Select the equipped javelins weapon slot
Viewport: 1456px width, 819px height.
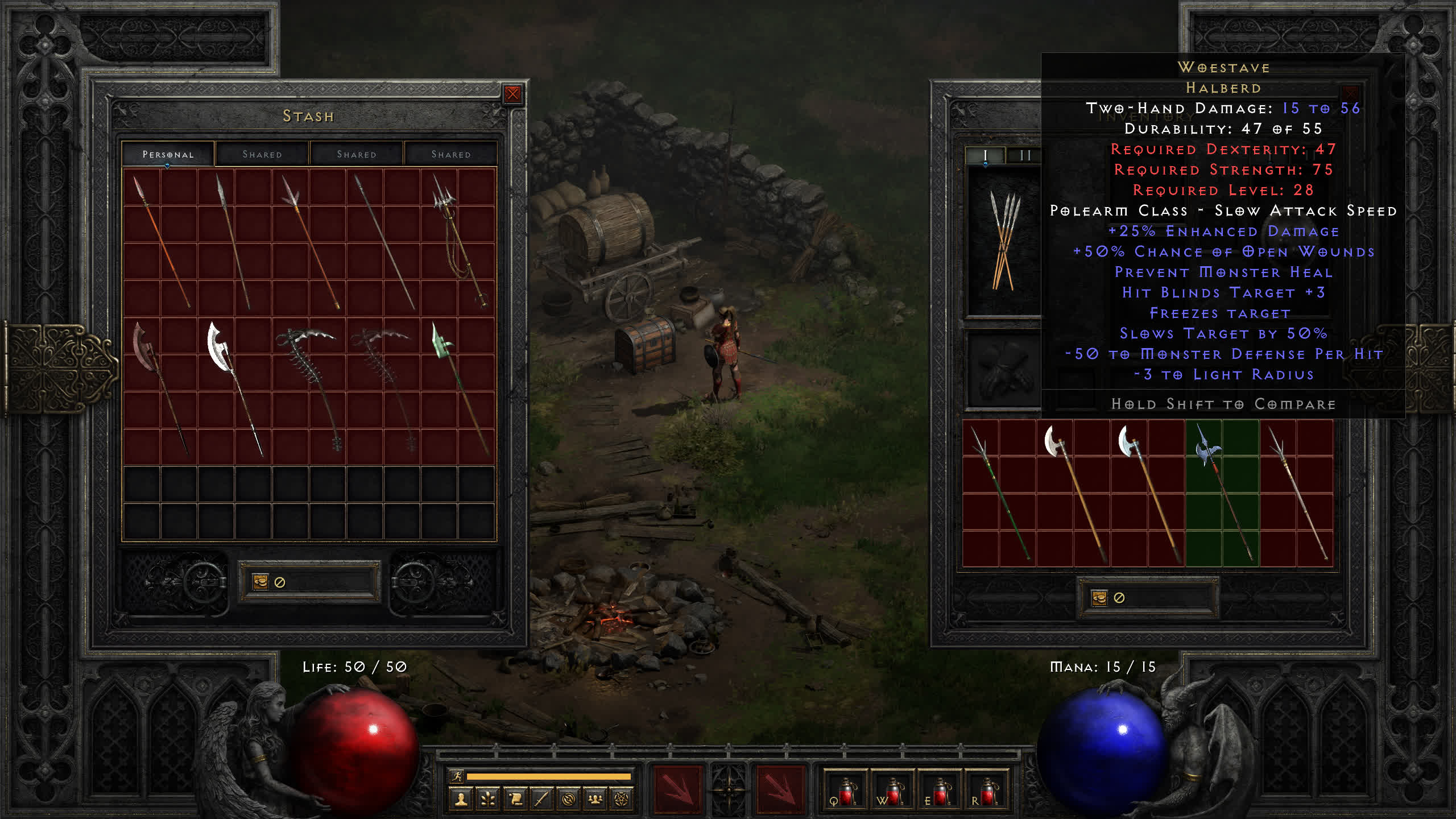[1004, 242]
